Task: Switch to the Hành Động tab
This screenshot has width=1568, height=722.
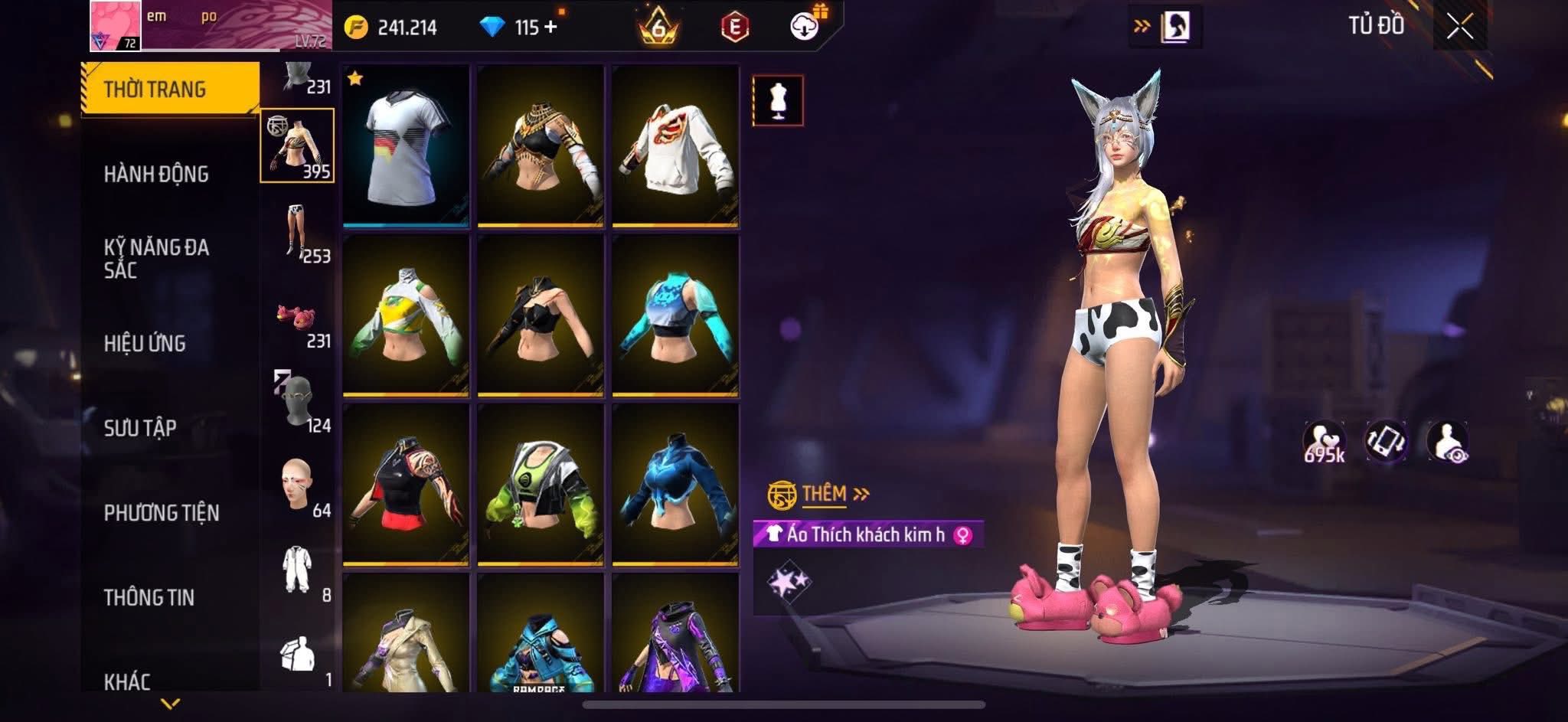Action: [x=156, y=175]
